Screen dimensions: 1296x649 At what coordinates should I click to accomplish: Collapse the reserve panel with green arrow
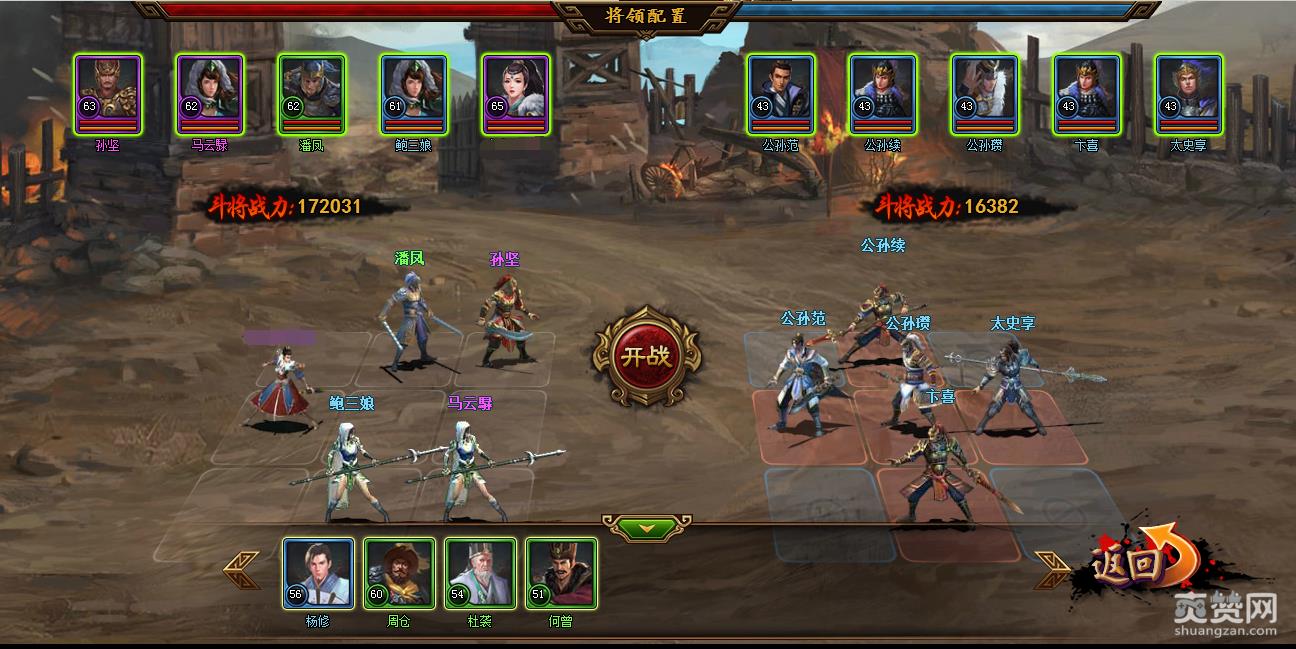tap(646, 527)
